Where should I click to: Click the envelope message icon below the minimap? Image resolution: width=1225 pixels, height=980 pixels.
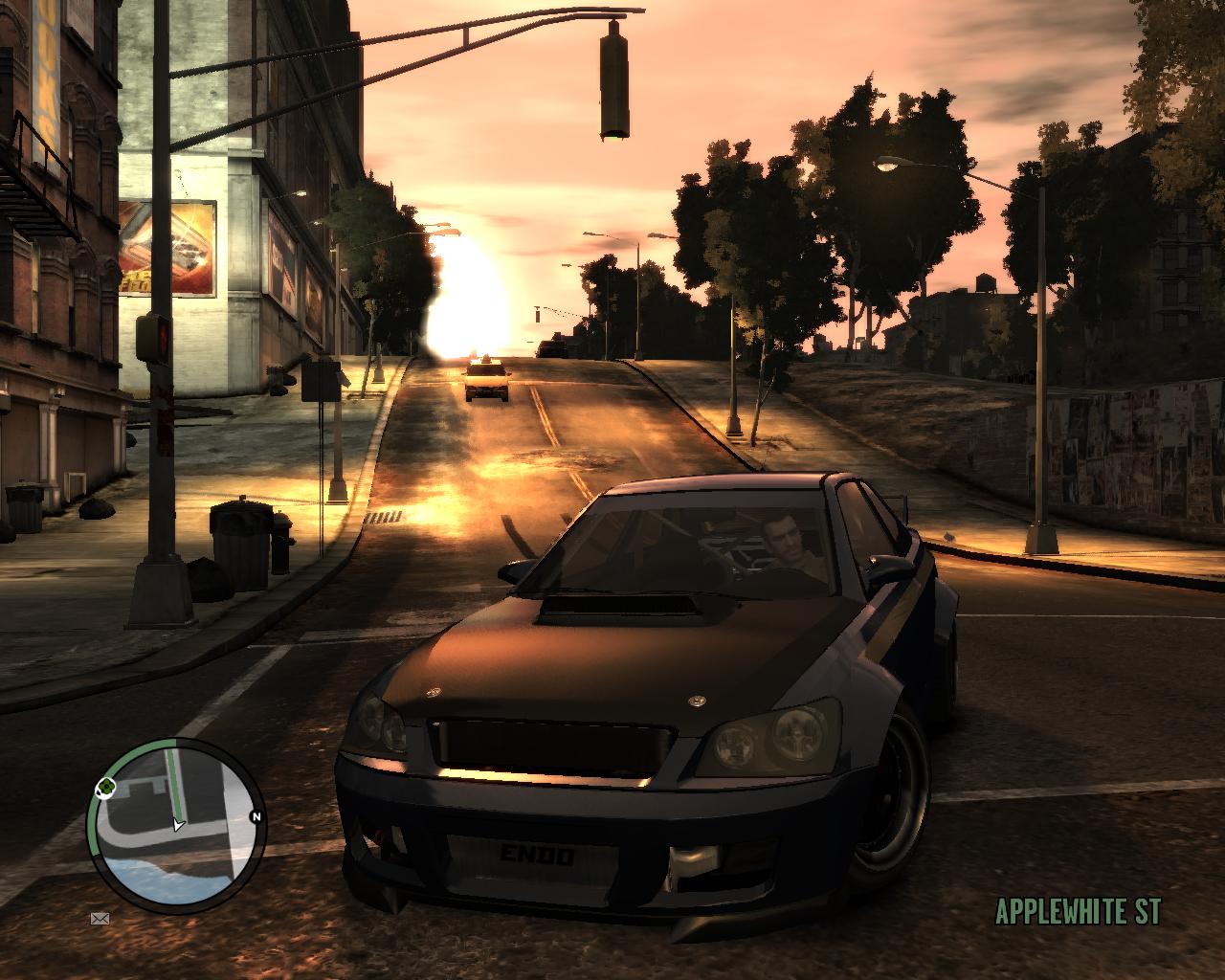pos(100,919)
